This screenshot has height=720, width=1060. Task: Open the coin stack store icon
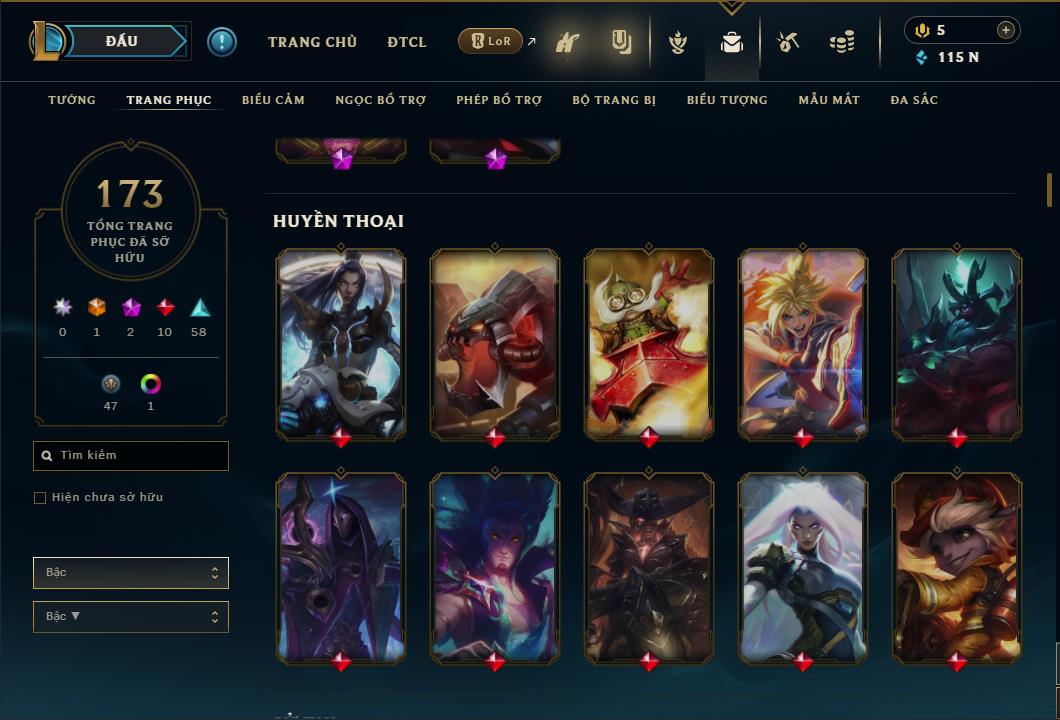pyautogui.click(x=842, y=42)
